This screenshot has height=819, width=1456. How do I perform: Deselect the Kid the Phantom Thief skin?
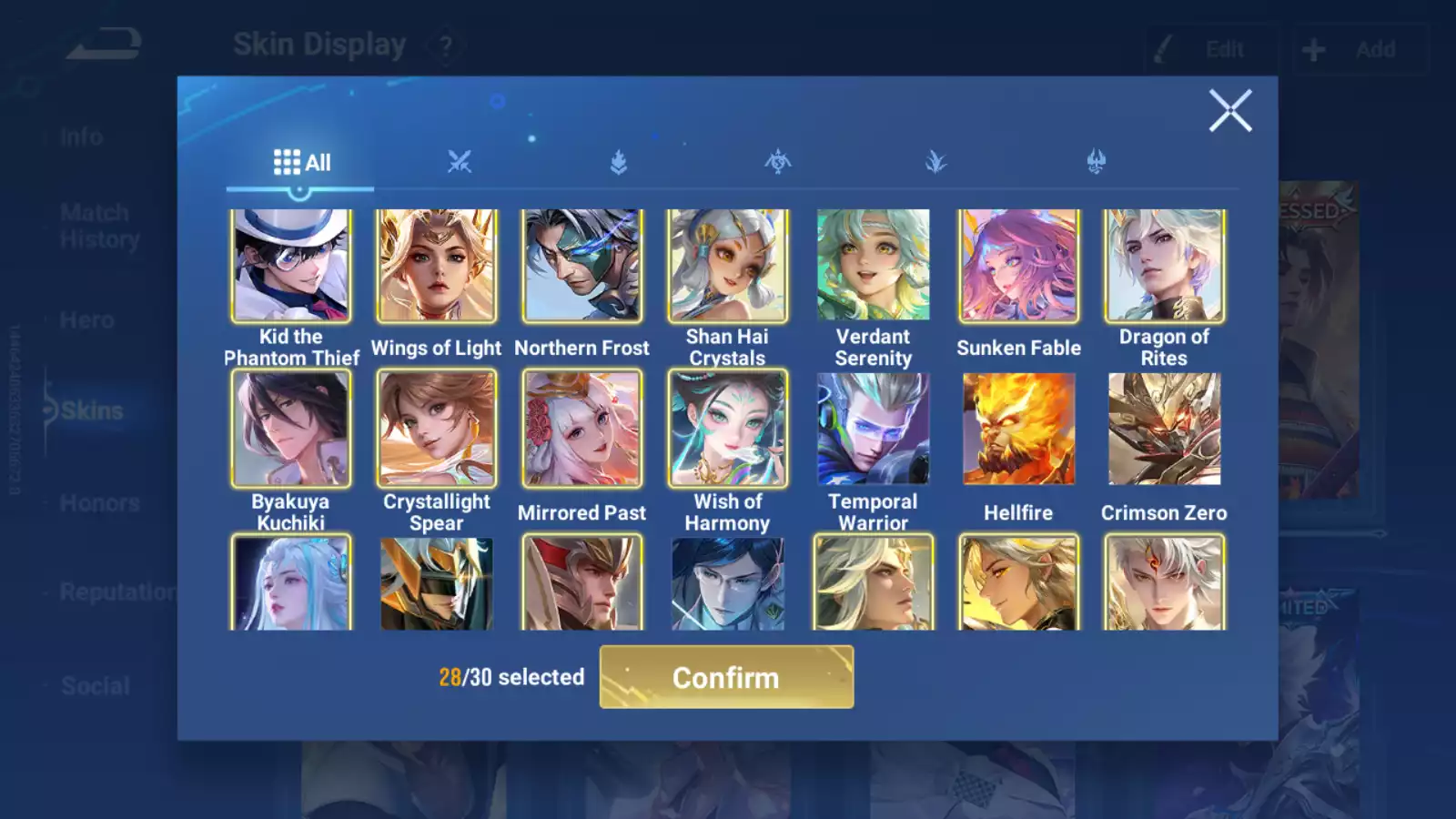[291, 265]
